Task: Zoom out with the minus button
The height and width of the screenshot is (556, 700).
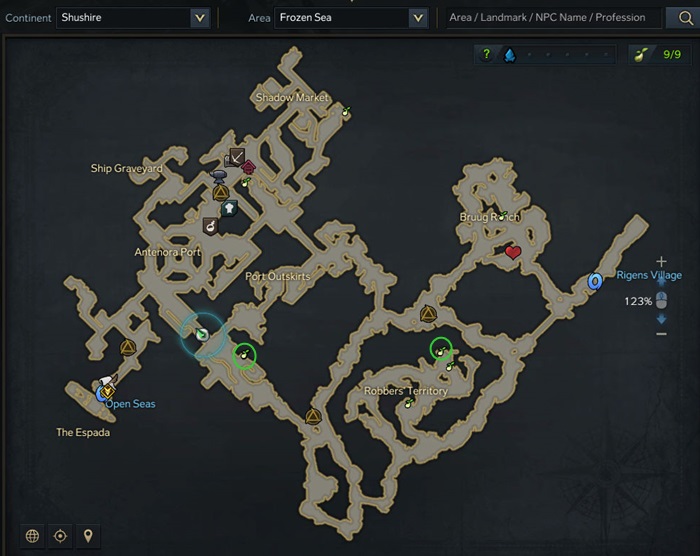Action: [x=661, y=333]
